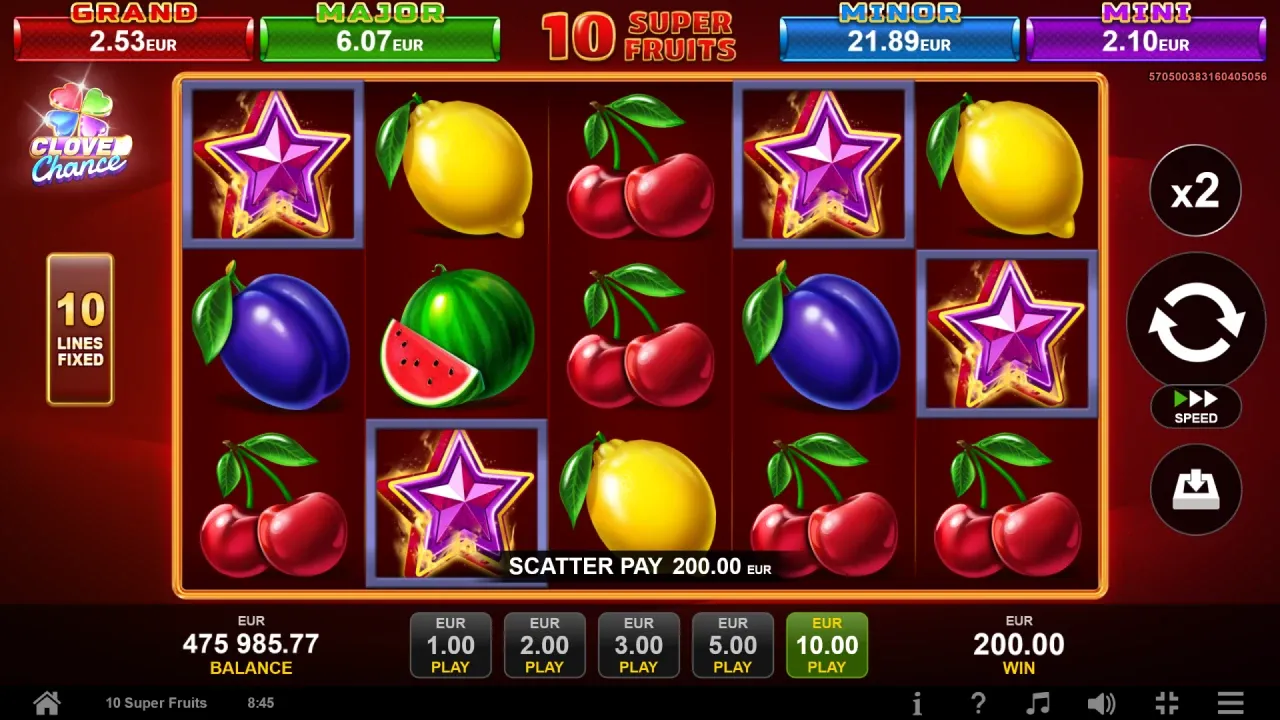
Task: Open the autoplay/collect tray icon
Action: click(x=1196, y=489)
